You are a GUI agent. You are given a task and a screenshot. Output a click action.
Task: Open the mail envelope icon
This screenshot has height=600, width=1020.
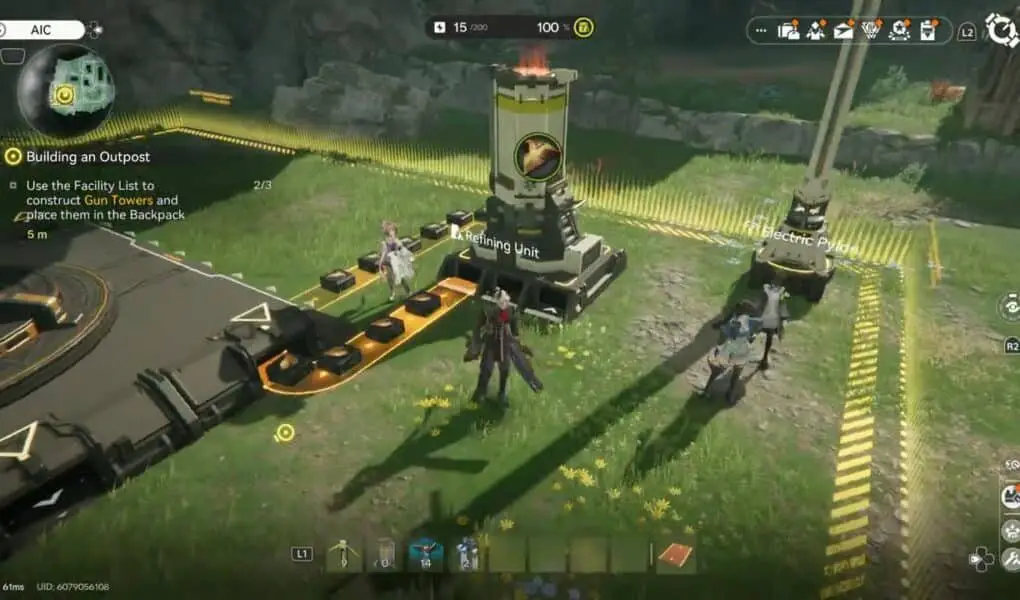[845, 30]
